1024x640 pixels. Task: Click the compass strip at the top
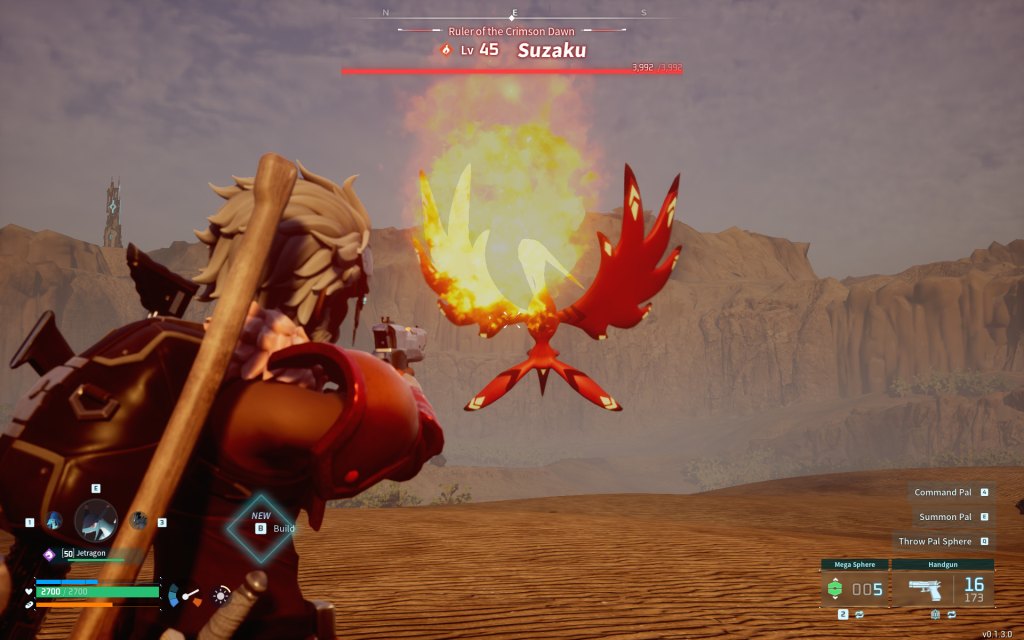[513, 14]
